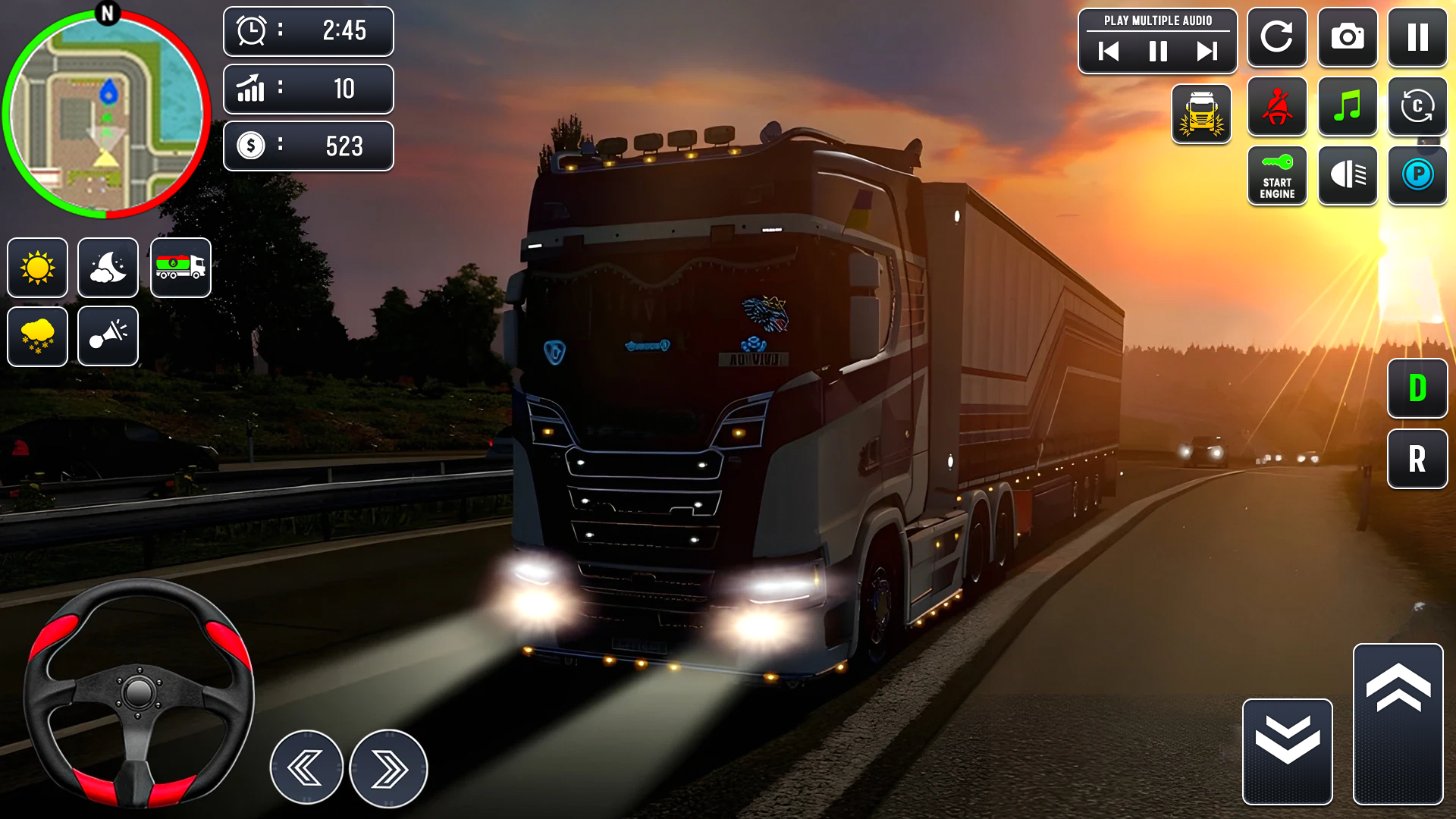Skip to next audio track
The height and width of the screenshot is (819, 1456).
tap(1207, 52)
